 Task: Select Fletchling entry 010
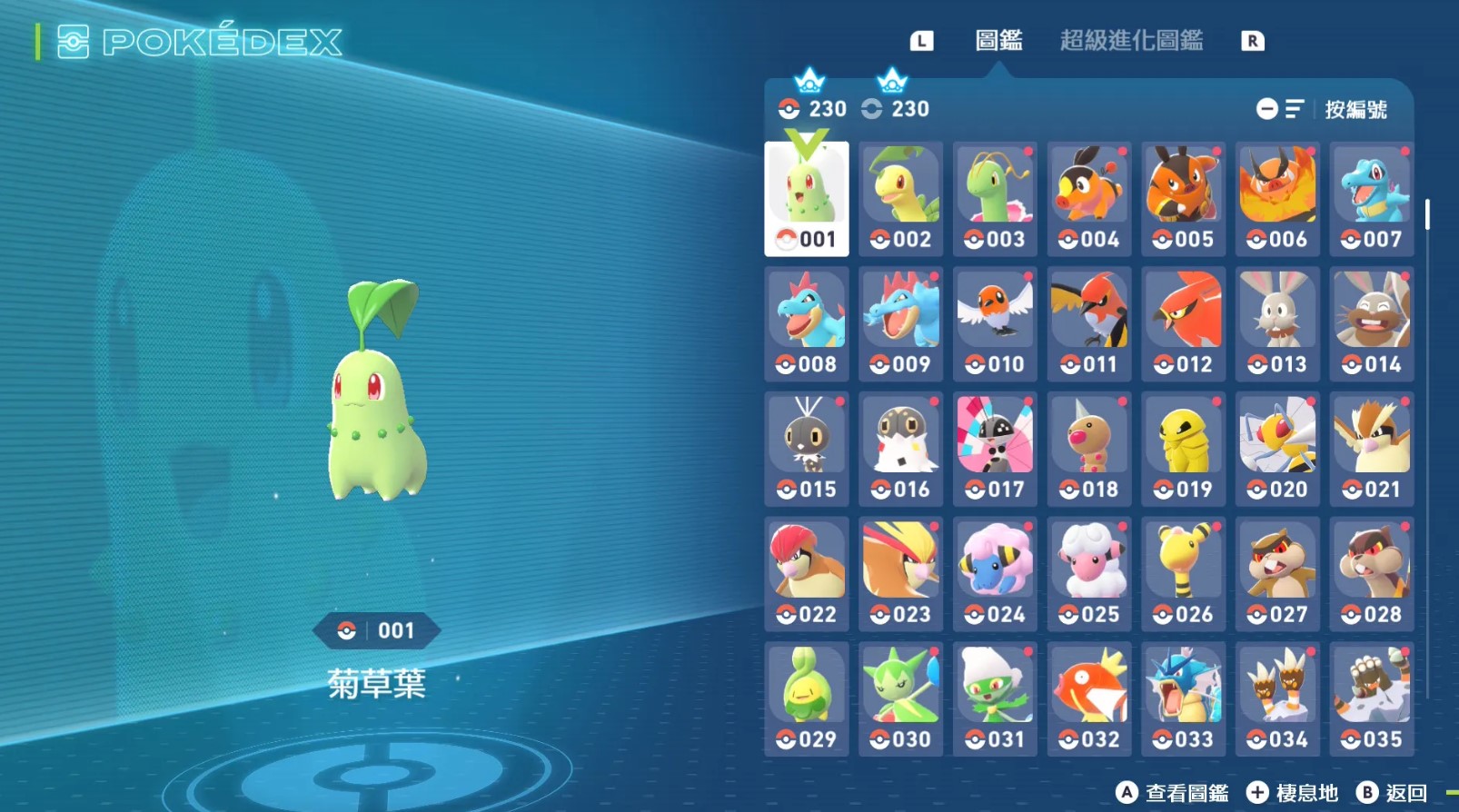click(996, 324)
